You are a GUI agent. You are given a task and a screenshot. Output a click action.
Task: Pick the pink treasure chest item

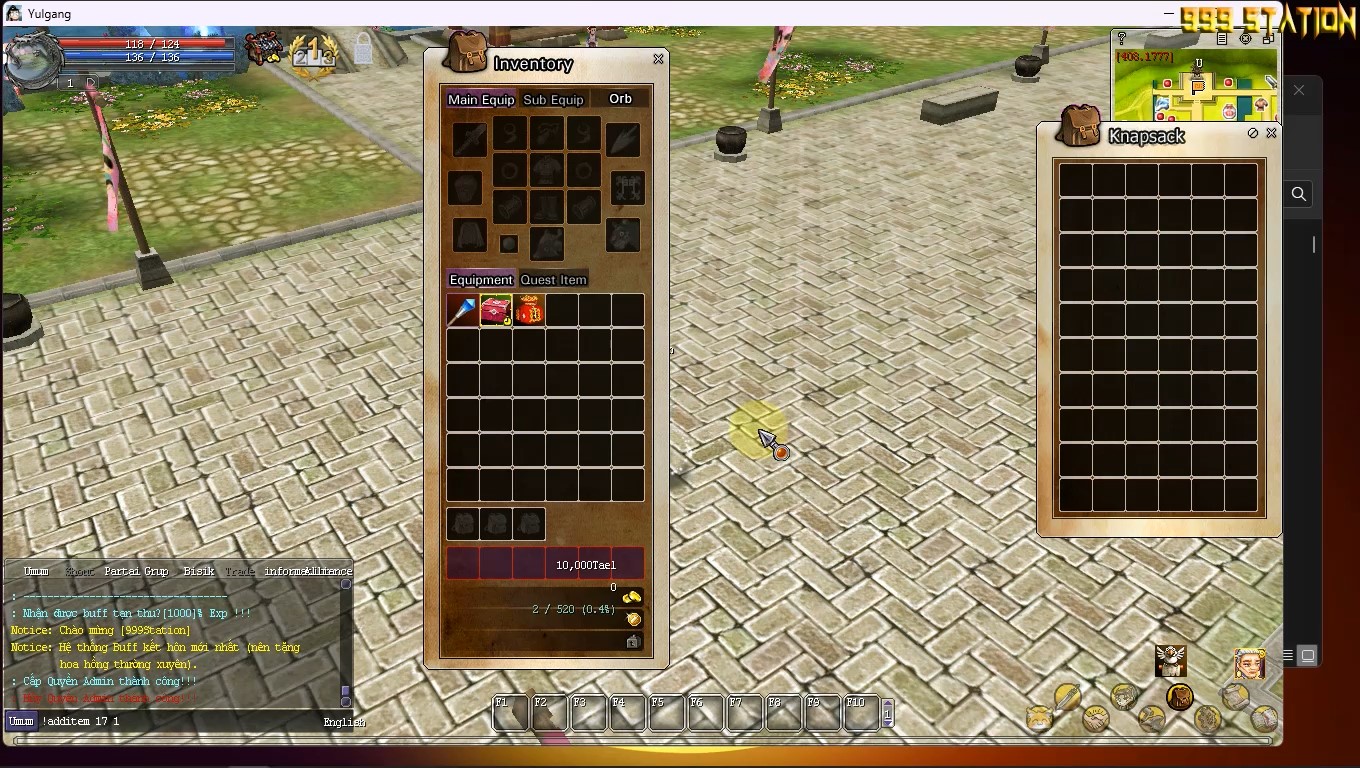coord(496,311)
